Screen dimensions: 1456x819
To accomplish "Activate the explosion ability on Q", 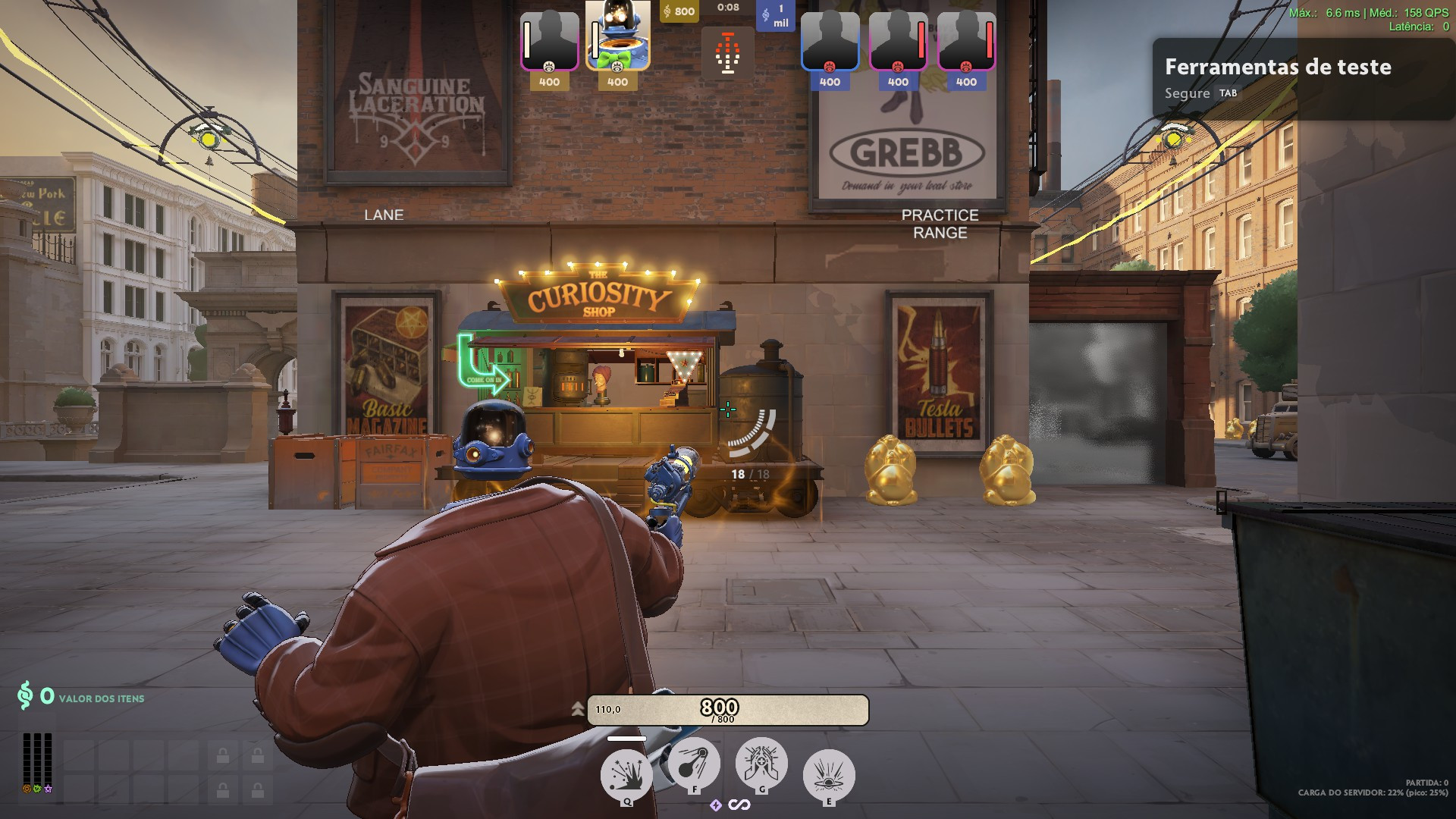I will [626, 775].
